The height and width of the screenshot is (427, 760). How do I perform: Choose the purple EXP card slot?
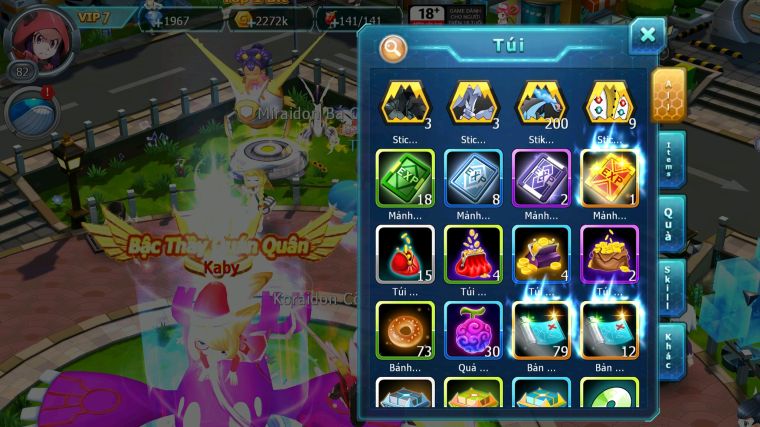coord(541,177)
